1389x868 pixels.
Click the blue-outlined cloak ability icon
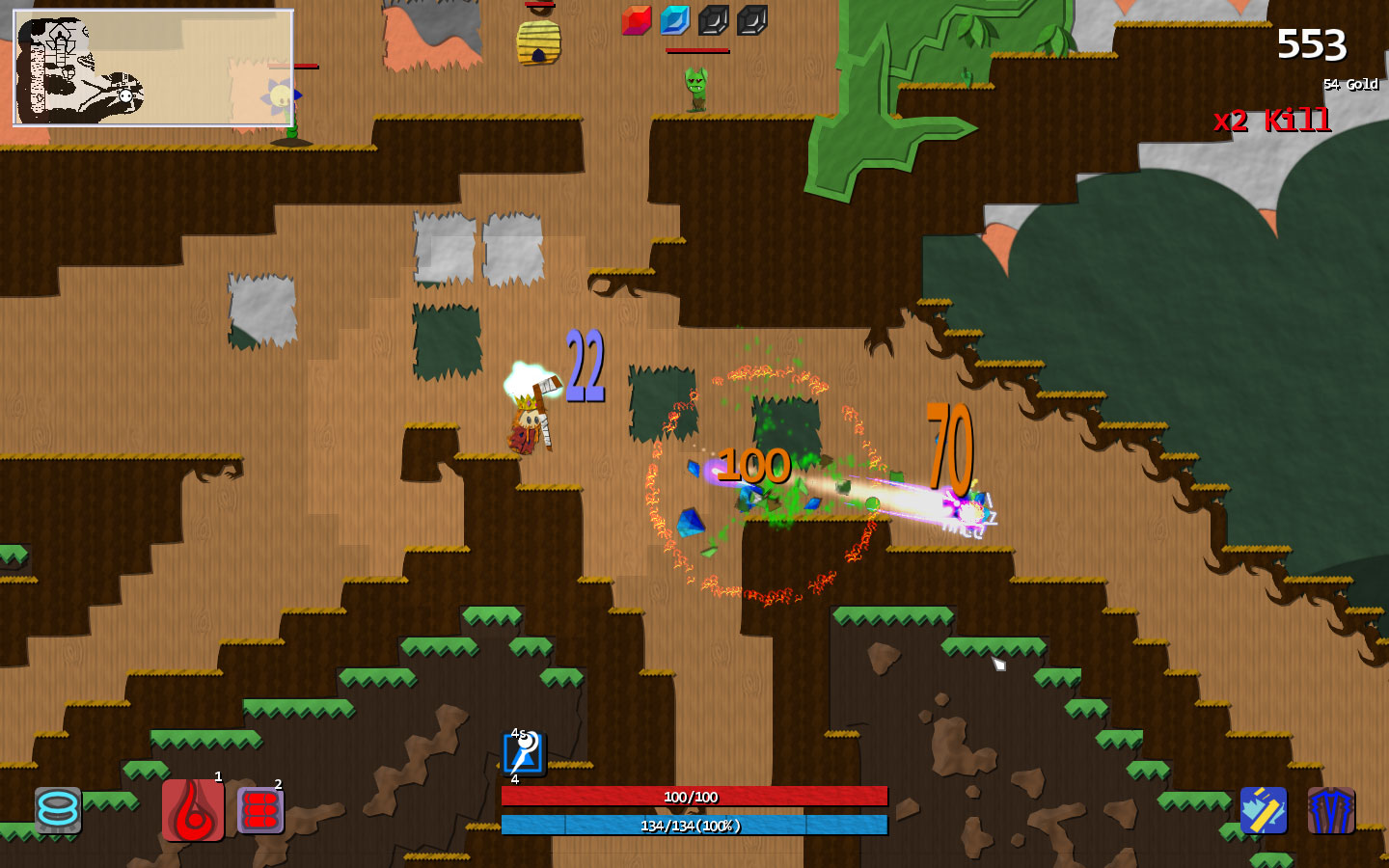pyautogui.click(x=1331, y=810)
